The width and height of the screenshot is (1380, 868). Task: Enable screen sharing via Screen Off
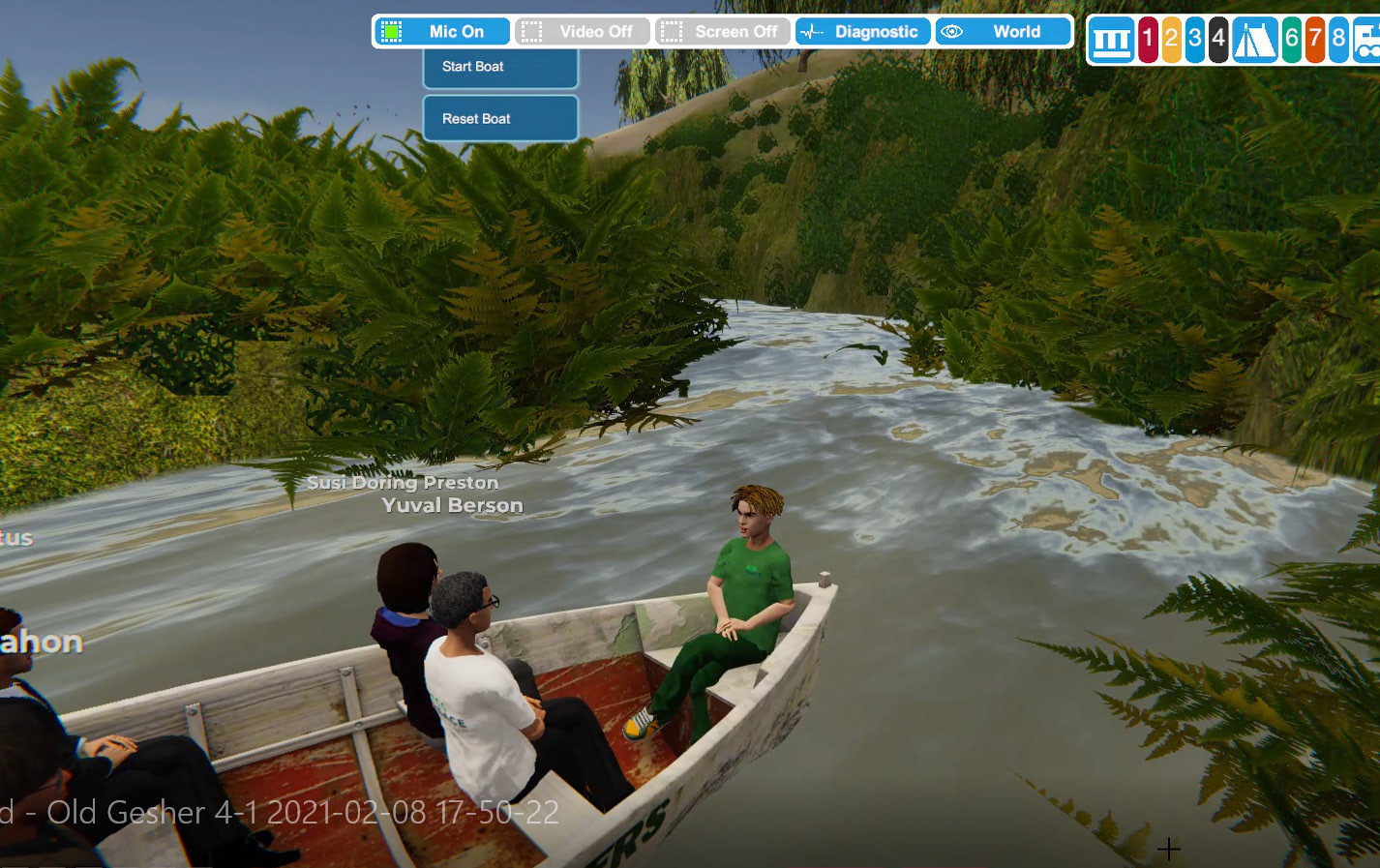(723, 32)
